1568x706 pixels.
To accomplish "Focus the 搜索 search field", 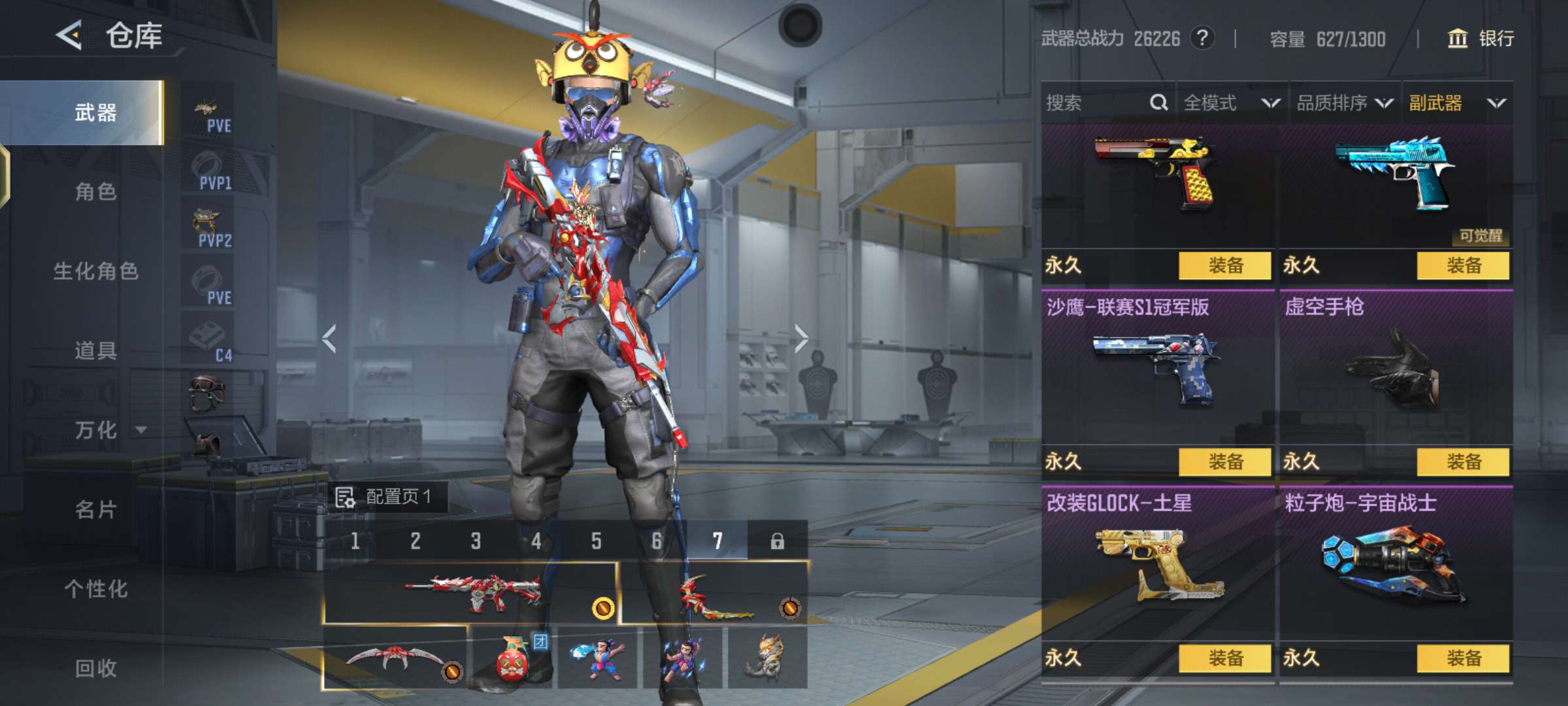I will click(x=1098, y=103).
